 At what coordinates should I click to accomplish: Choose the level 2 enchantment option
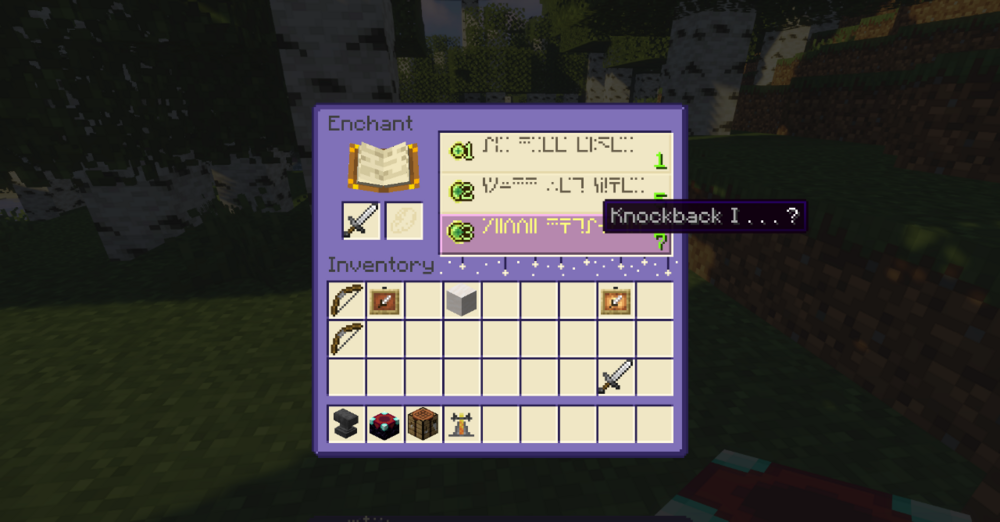pos(555,190)
